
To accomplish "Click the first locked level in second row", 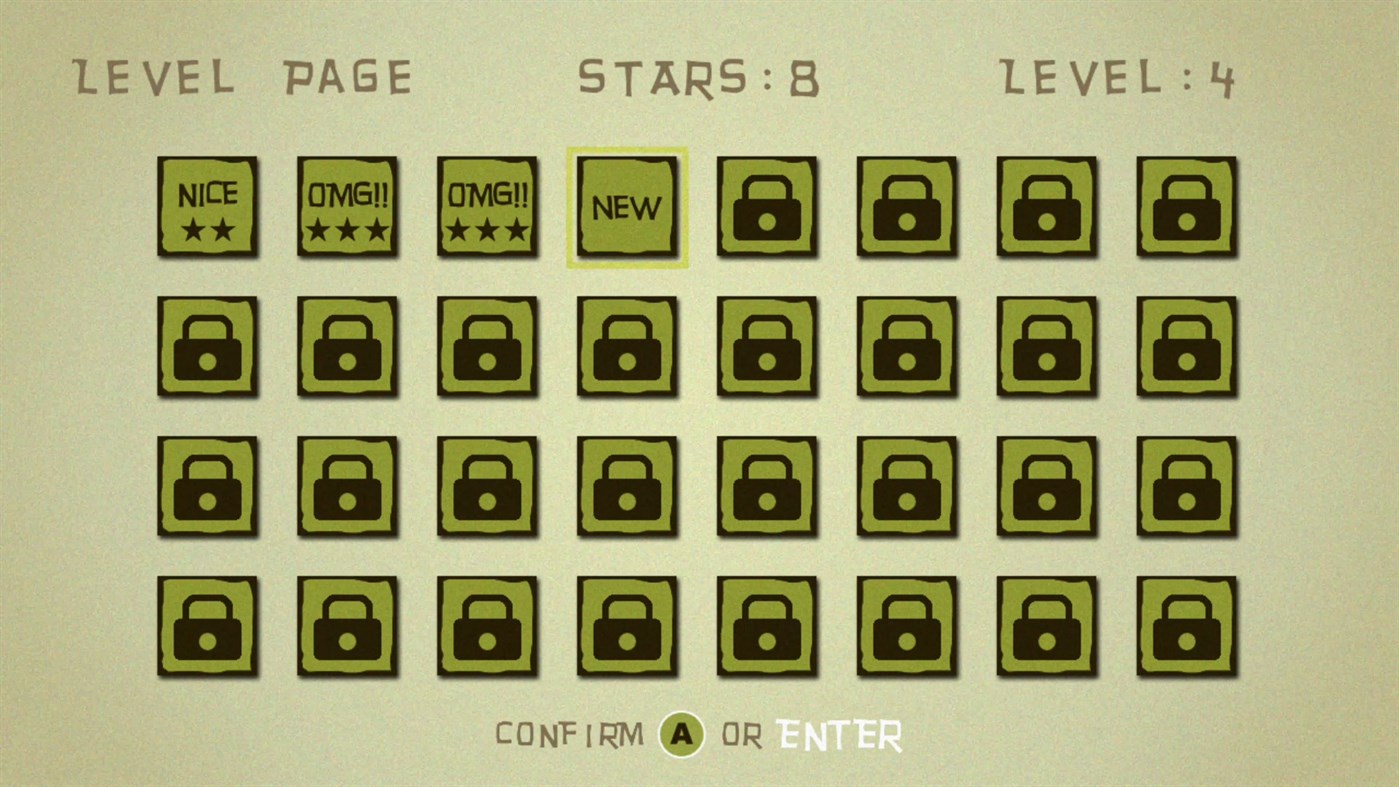I will click(207, 346).
